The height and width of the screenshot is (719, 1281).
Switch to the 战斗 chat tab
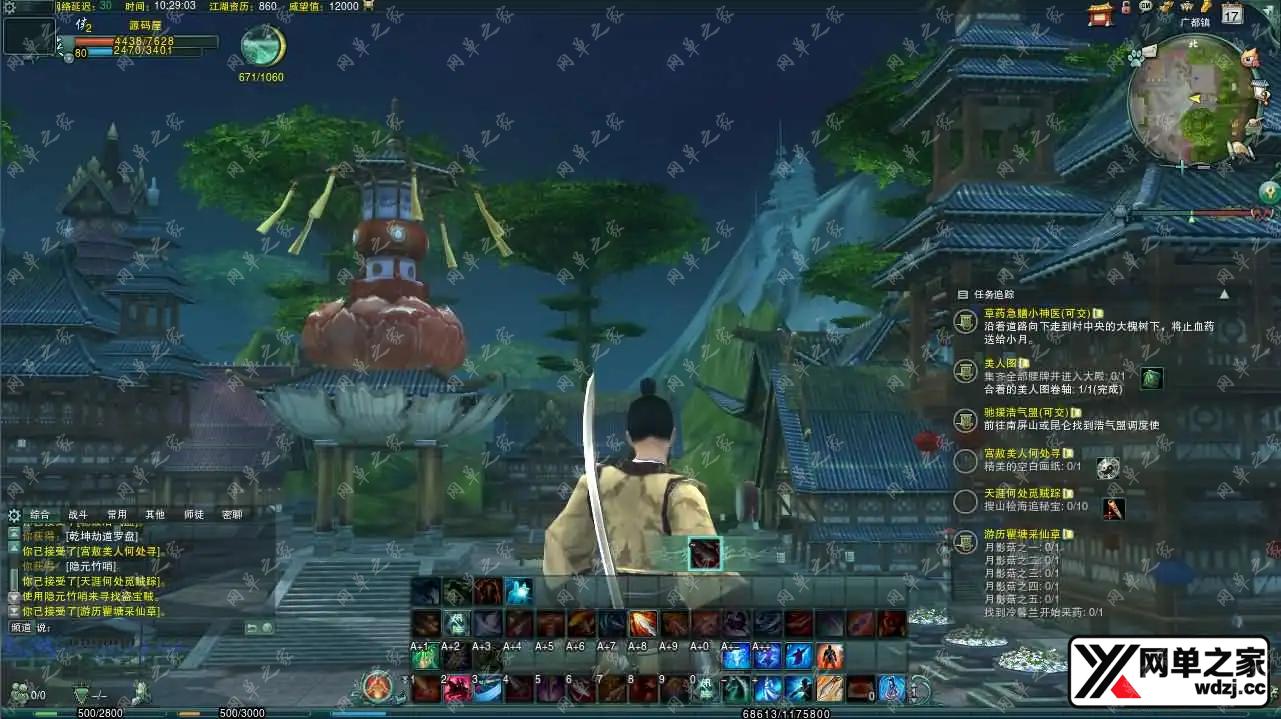point(78,515)
